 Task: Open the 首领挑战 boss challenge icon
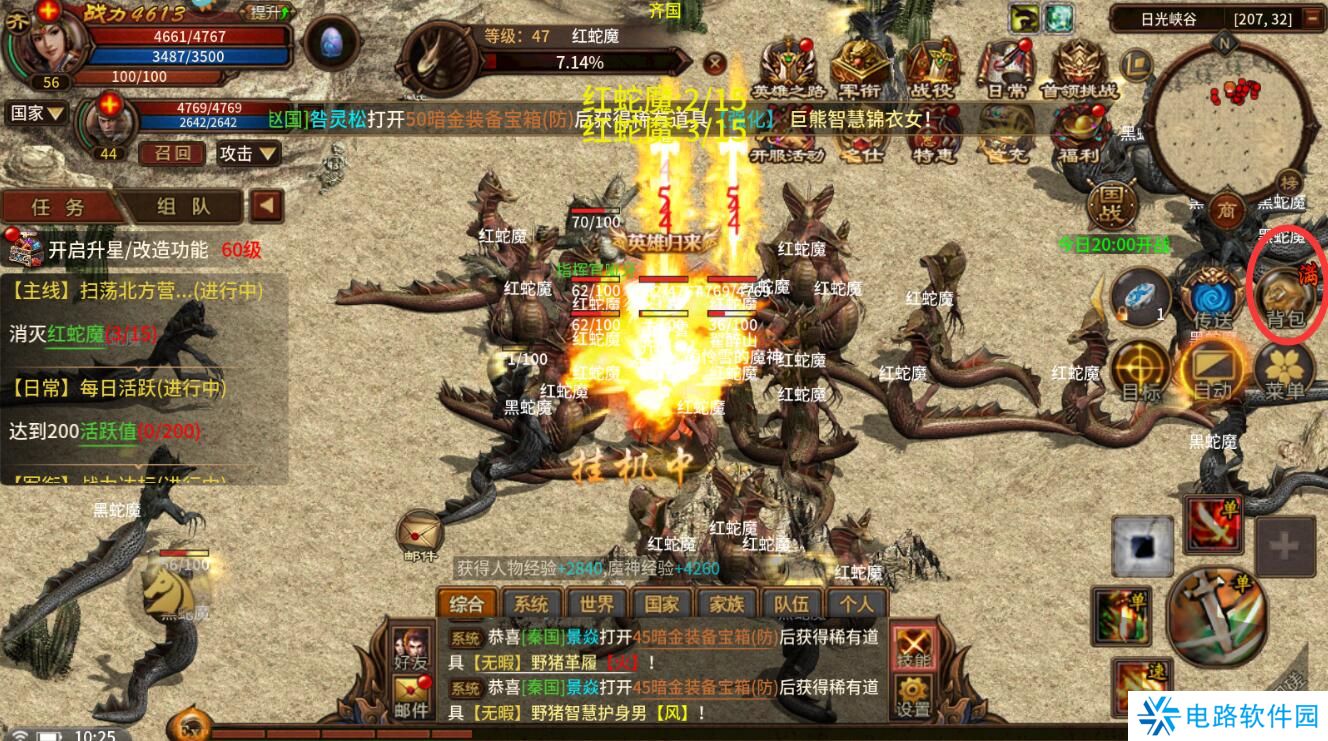[x=1078, y=68]
